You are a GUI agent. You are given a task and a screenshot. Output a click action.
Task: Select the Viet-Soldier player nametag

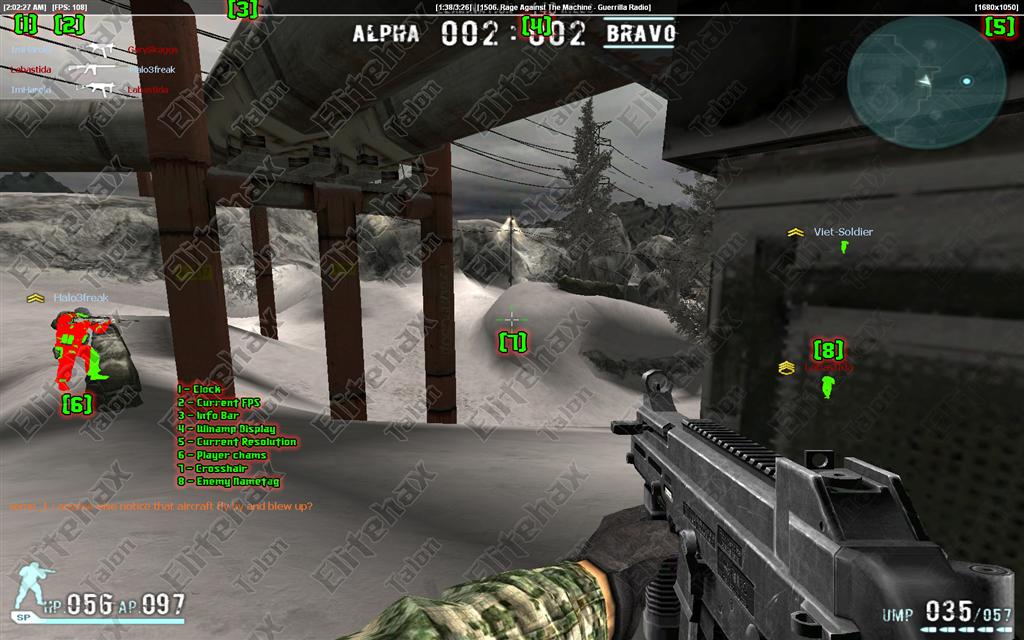[x=842, y=232]
